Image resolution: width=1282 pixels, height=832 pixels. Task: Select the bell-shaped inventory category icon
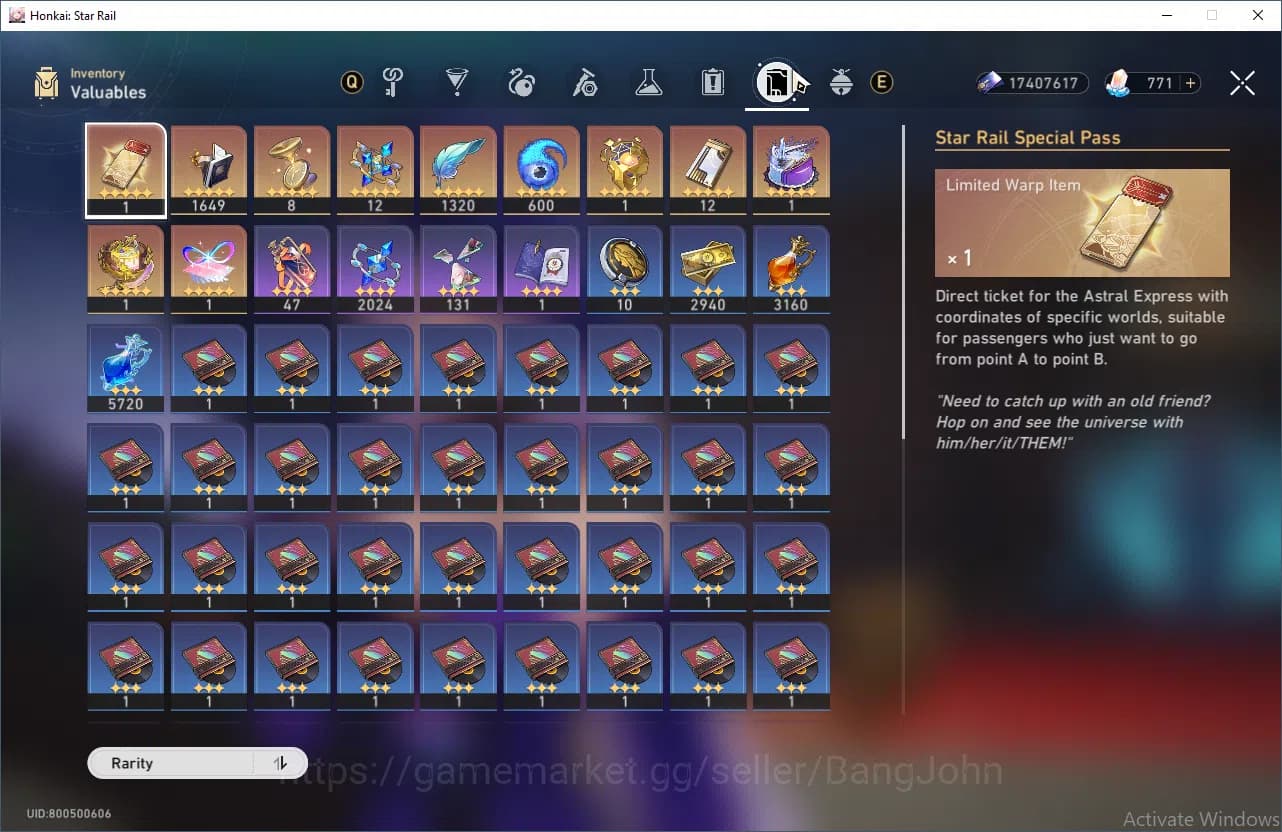click(x=841, y=83)
